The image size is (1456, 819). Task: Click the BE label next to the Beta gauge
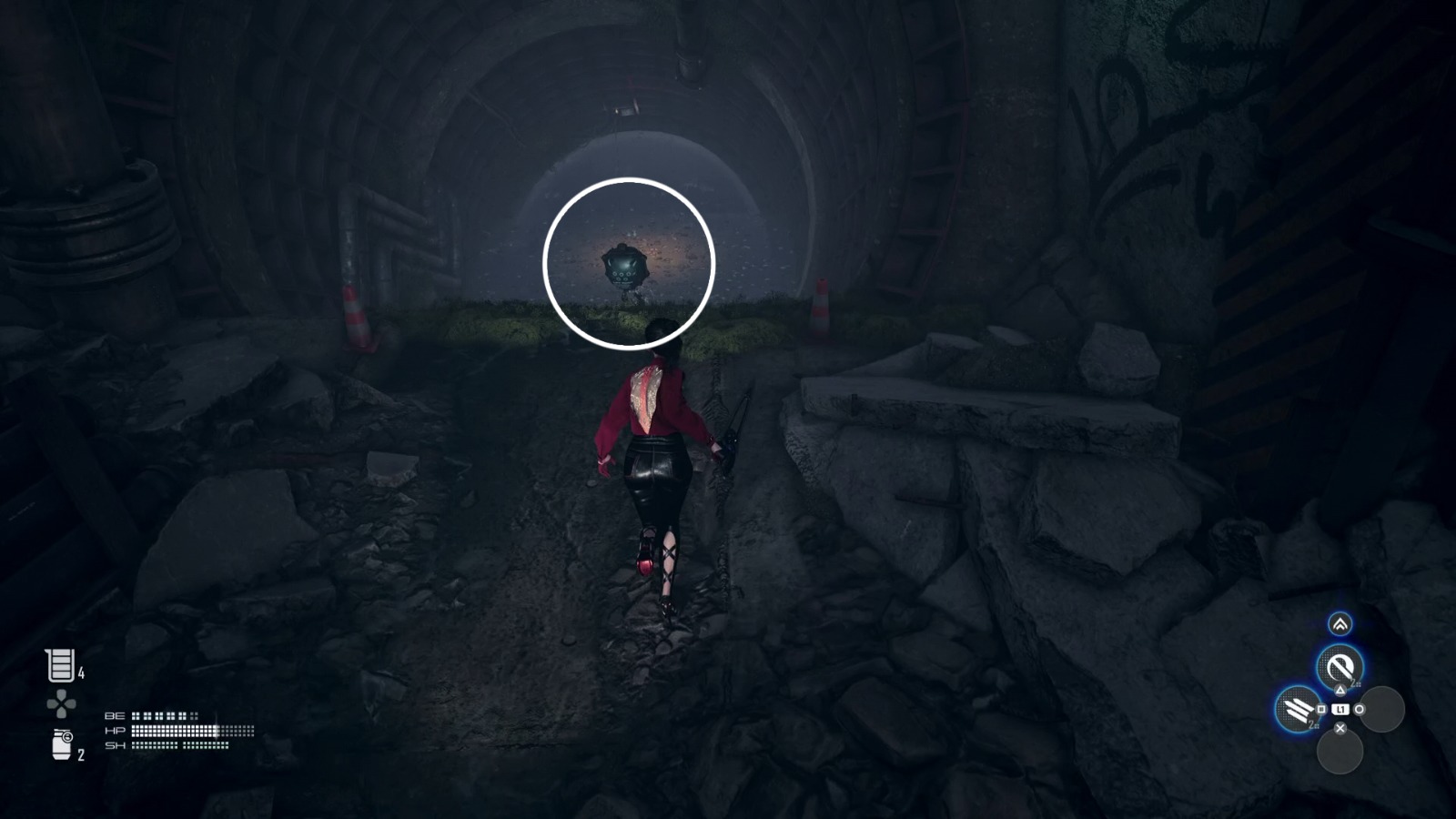tap(114, 716)
